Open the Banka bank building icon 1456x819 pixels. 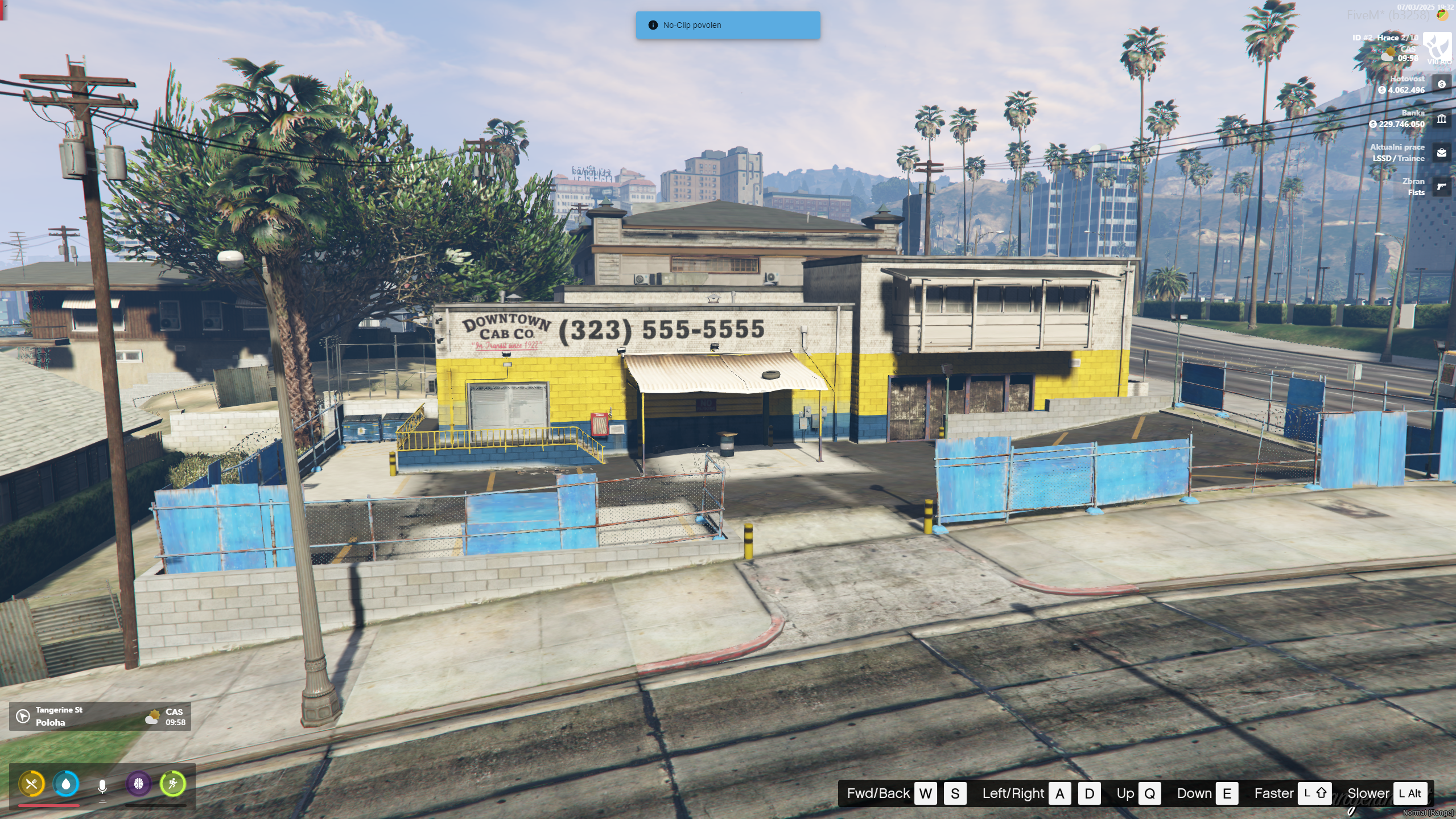pos(1441,118)
